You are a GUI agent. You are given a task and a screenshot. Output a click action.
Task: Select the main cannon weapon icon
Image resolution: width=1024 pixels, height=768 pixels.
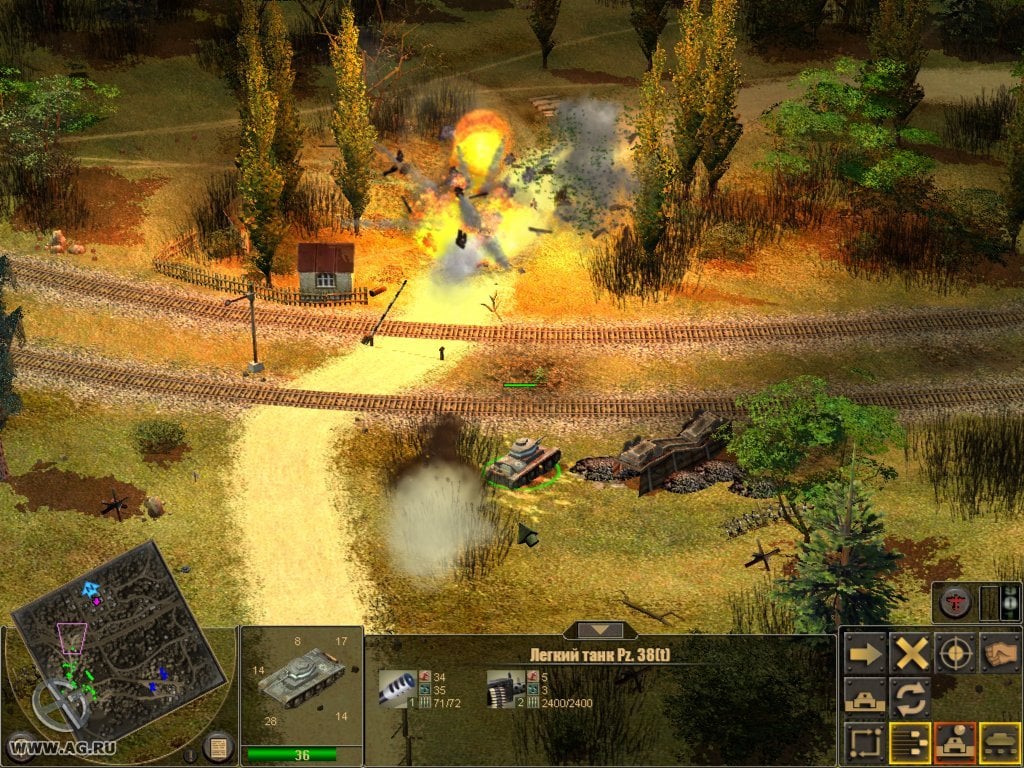398,687
